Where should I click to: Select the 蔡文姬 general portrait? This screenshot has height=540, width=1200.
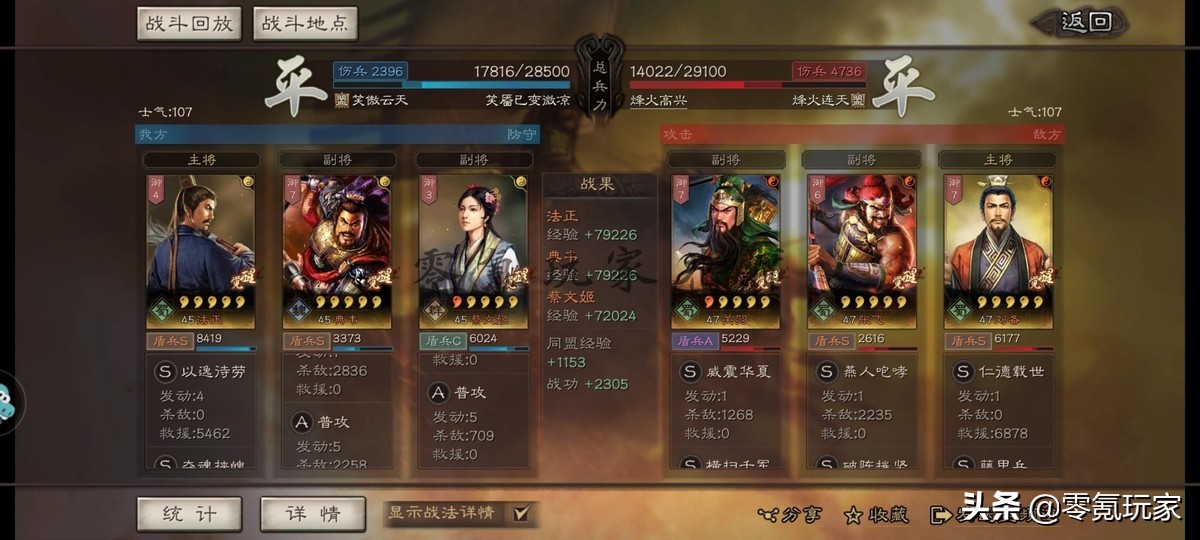pos(473,250)
